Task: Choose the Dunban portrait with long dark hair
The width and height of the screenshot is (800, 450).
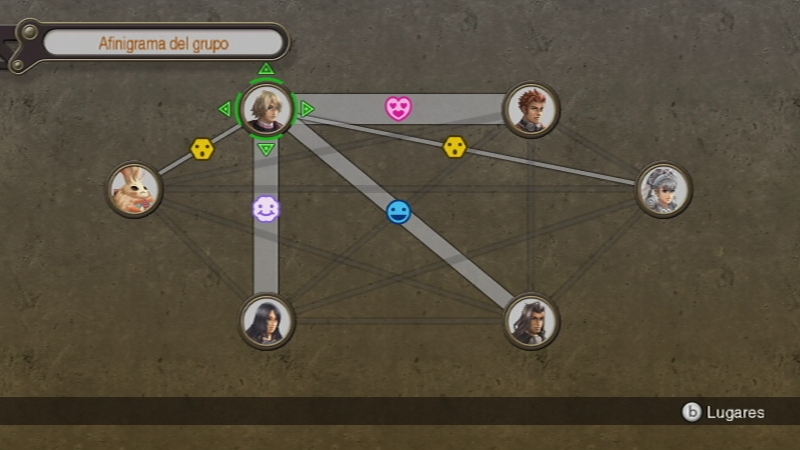Action: [x=531, y=321]
